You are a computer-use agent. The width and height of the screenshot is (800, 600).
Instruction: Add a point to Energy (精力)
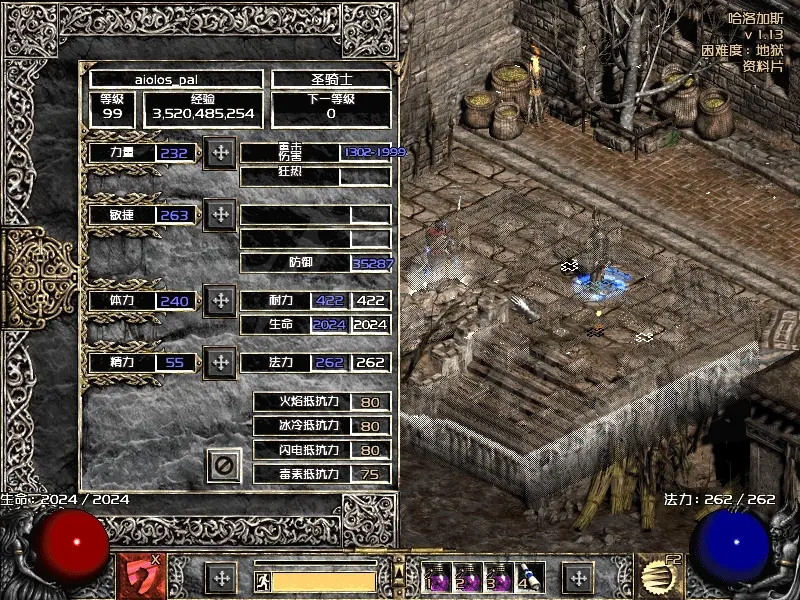[220, 362]
